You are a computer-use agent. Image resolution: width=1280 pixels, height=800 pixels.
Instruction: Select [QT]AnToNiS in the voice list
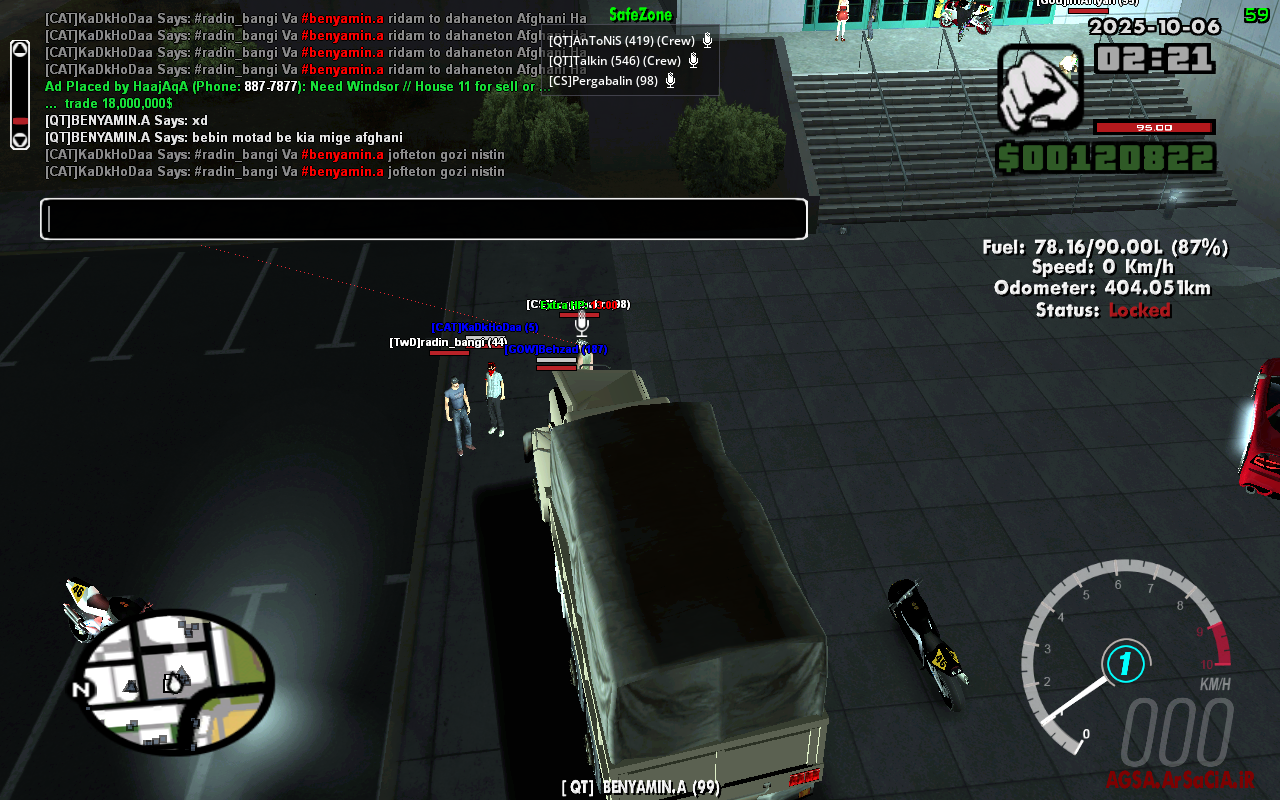coord(621,41)
